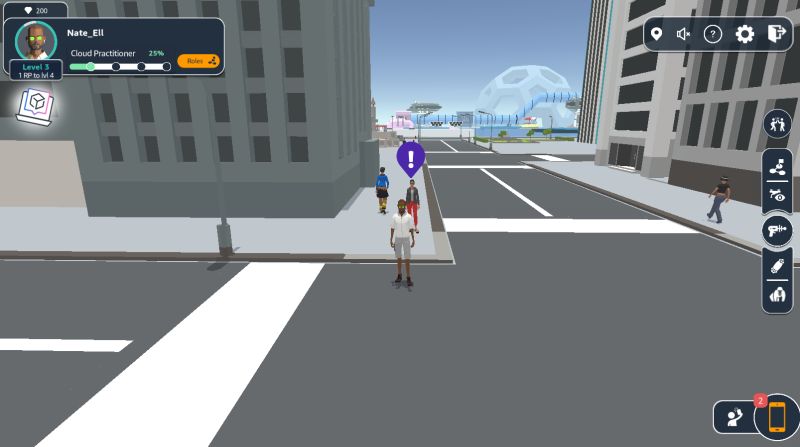Open the glowing cube laptop icon

click(35, 105)
